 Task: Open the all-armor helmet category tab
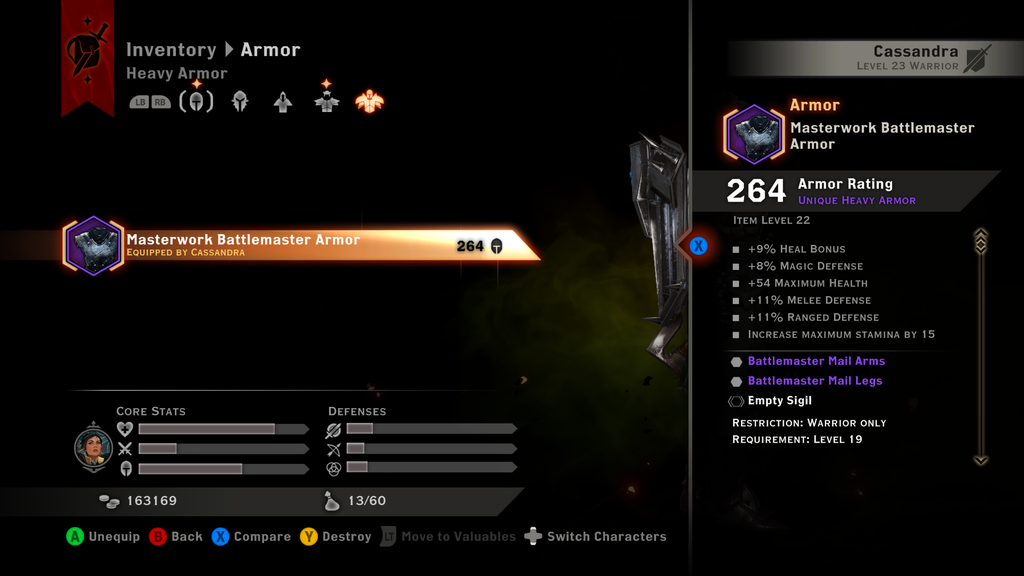point(196,101)
